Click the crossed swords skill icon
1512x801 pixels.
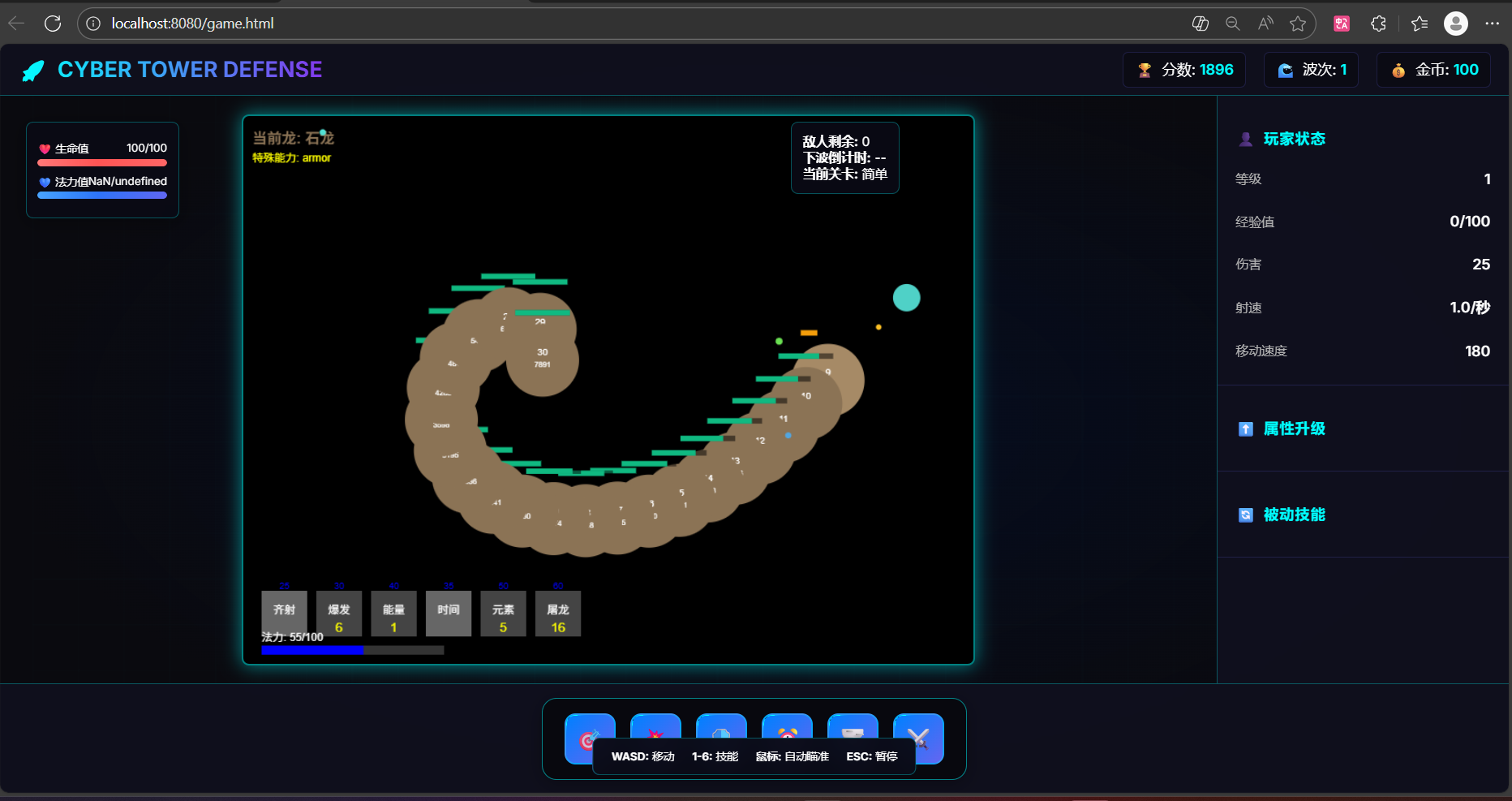coord(918,739)
